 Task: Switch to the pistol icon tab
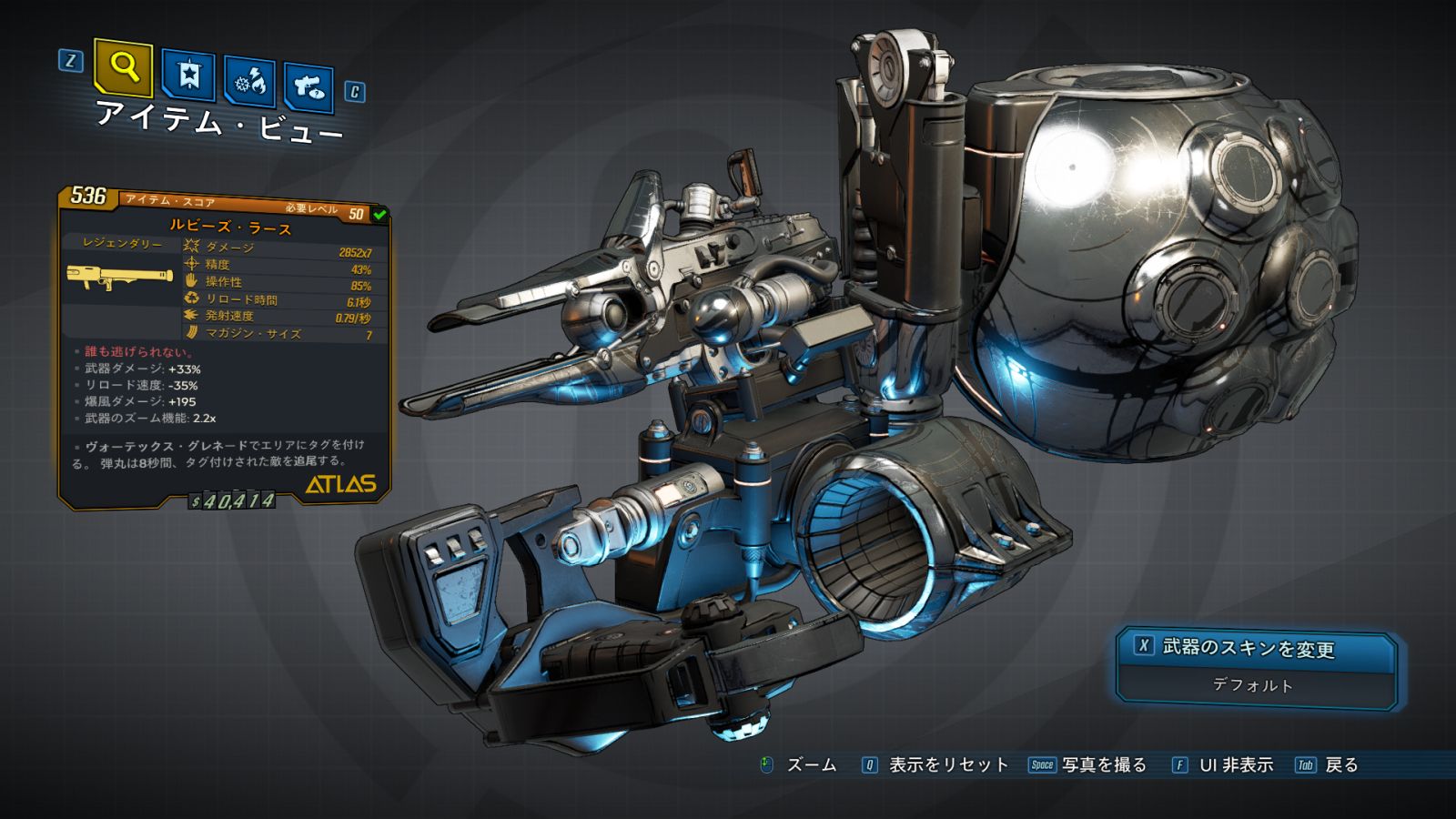click(308, 86)
